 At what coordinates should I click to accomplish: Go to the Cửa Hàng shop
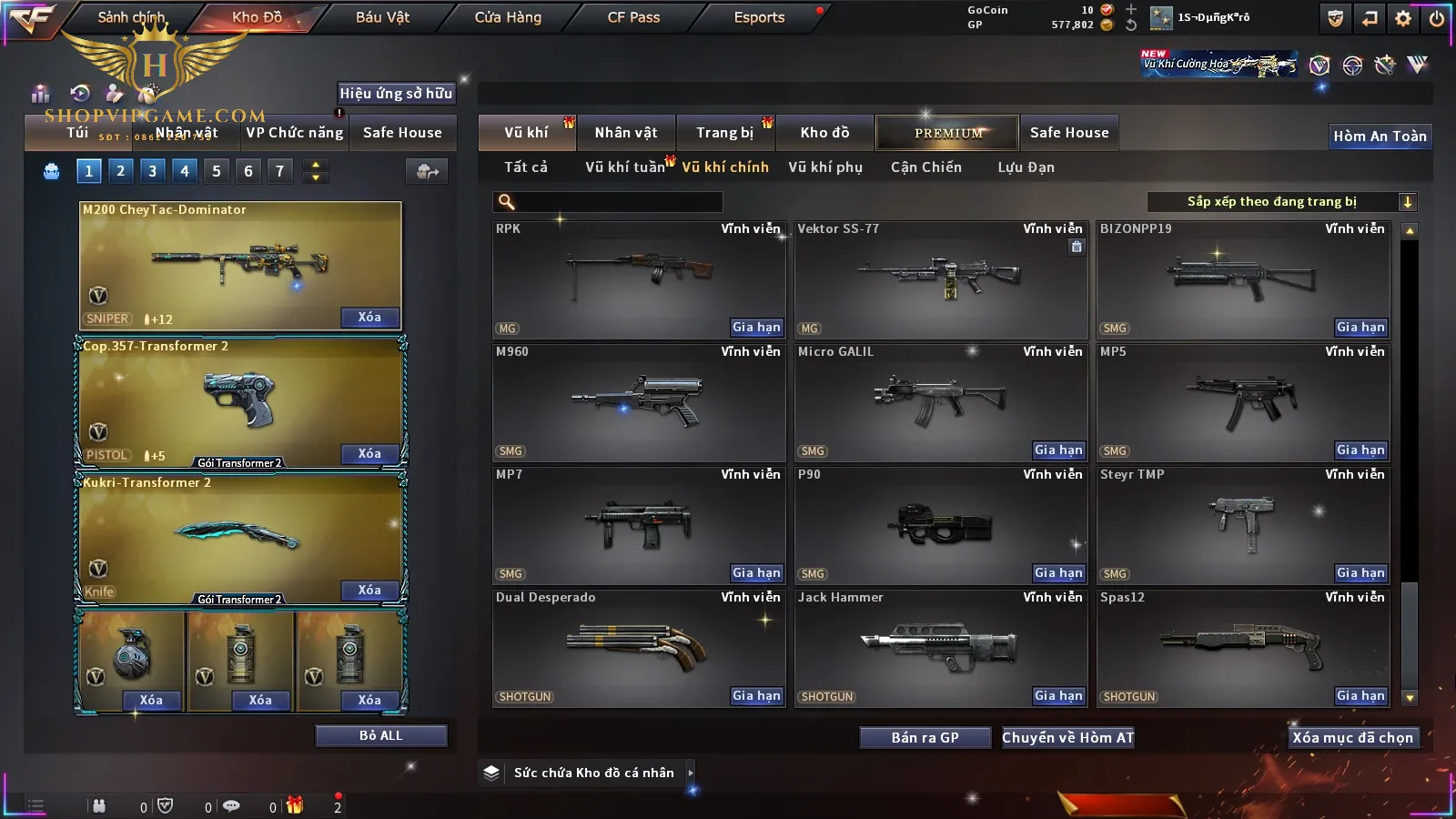[x=508, y=17]
